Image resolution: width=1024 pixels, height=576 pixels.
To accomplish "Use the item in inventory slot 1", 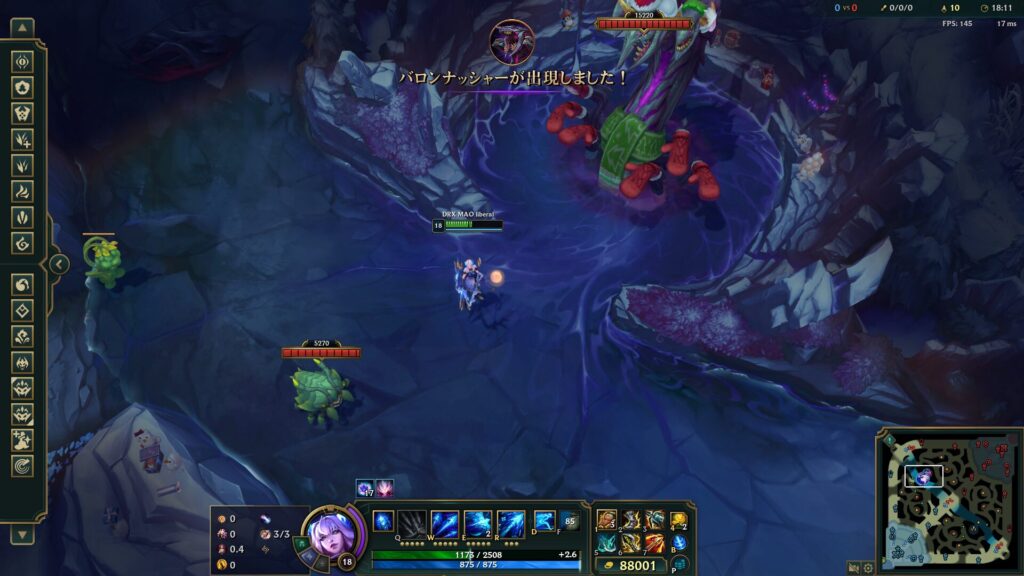I will point(606,519).
